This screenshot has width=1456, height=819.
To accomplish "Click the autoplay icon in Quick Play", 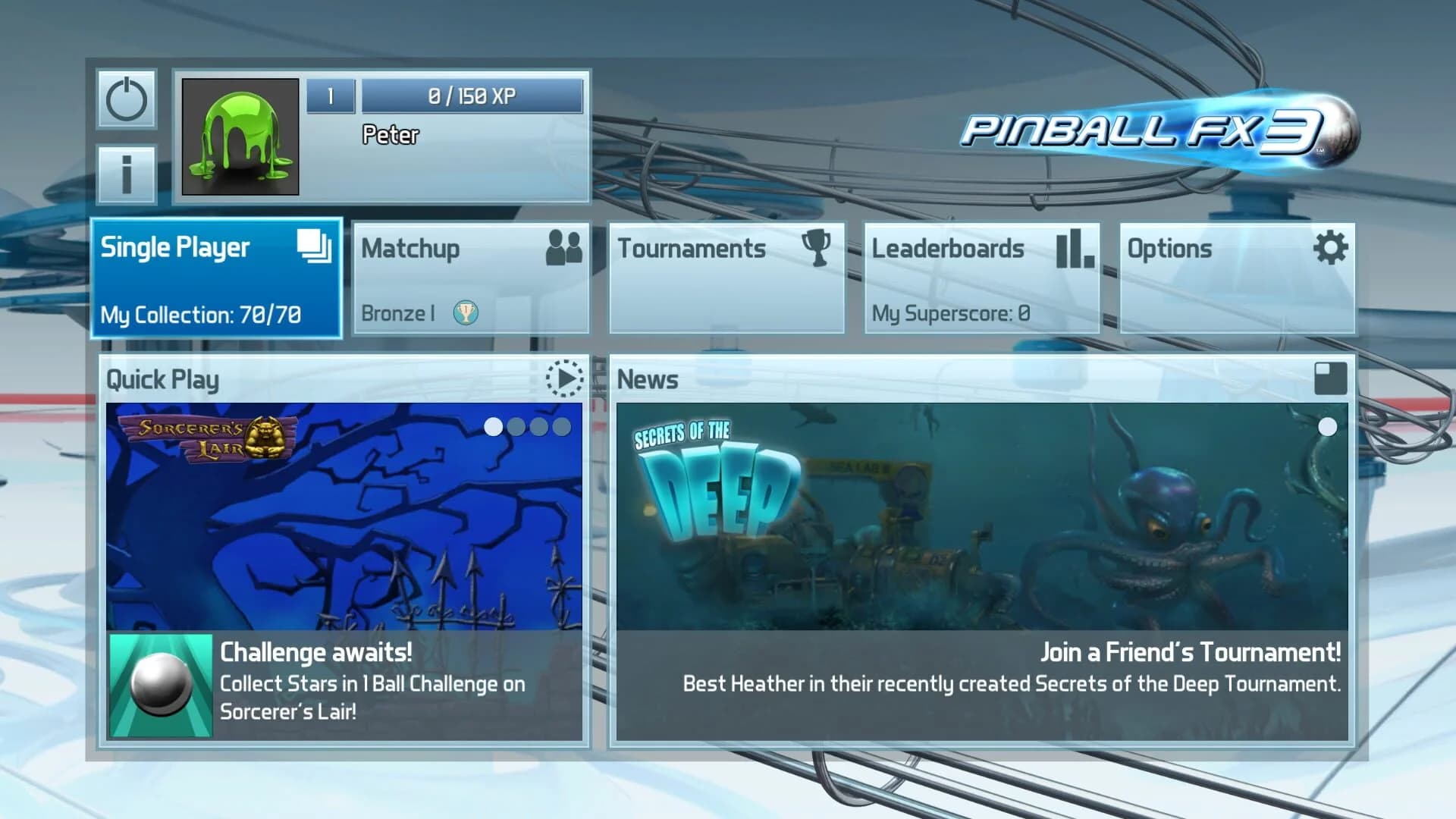I will pos(565,379).
